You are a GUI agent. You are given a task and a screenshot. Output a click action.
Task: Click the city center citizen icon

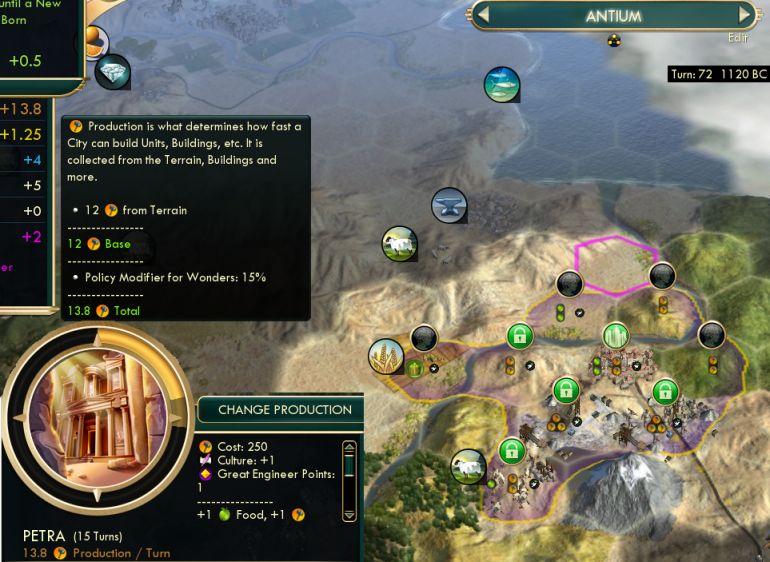[615, 336]
